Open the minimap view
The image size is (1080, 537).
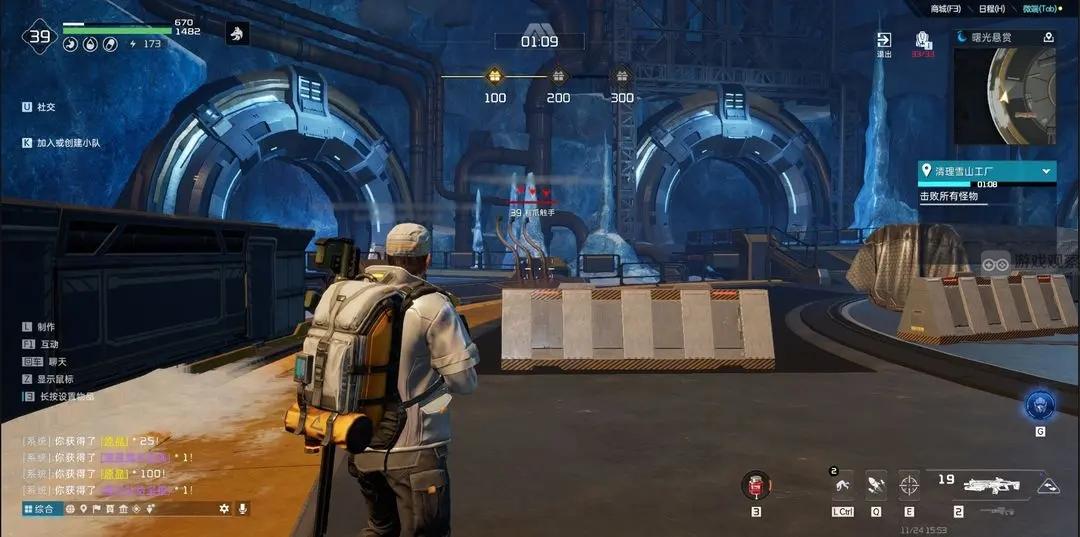pos(1004,94)
